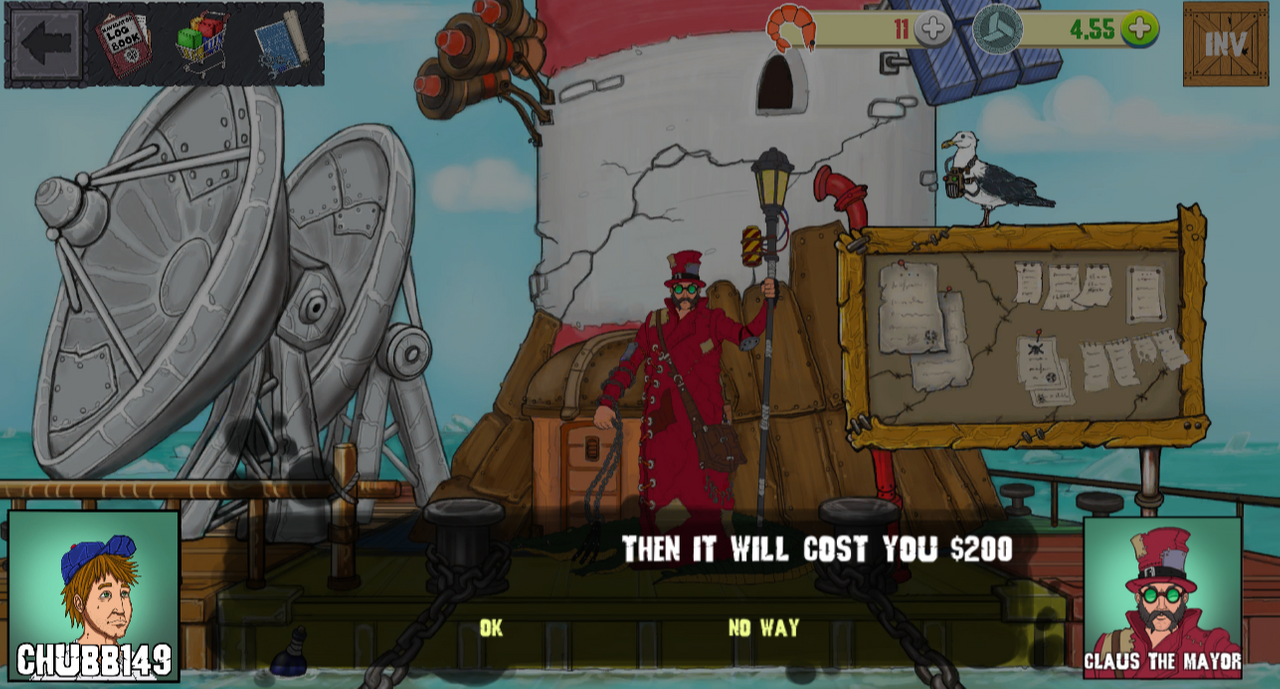Open the INV inventory crate
The height and width of the screenshot is (689, 1280).
pyautogui.click(x=1225, y=44)
